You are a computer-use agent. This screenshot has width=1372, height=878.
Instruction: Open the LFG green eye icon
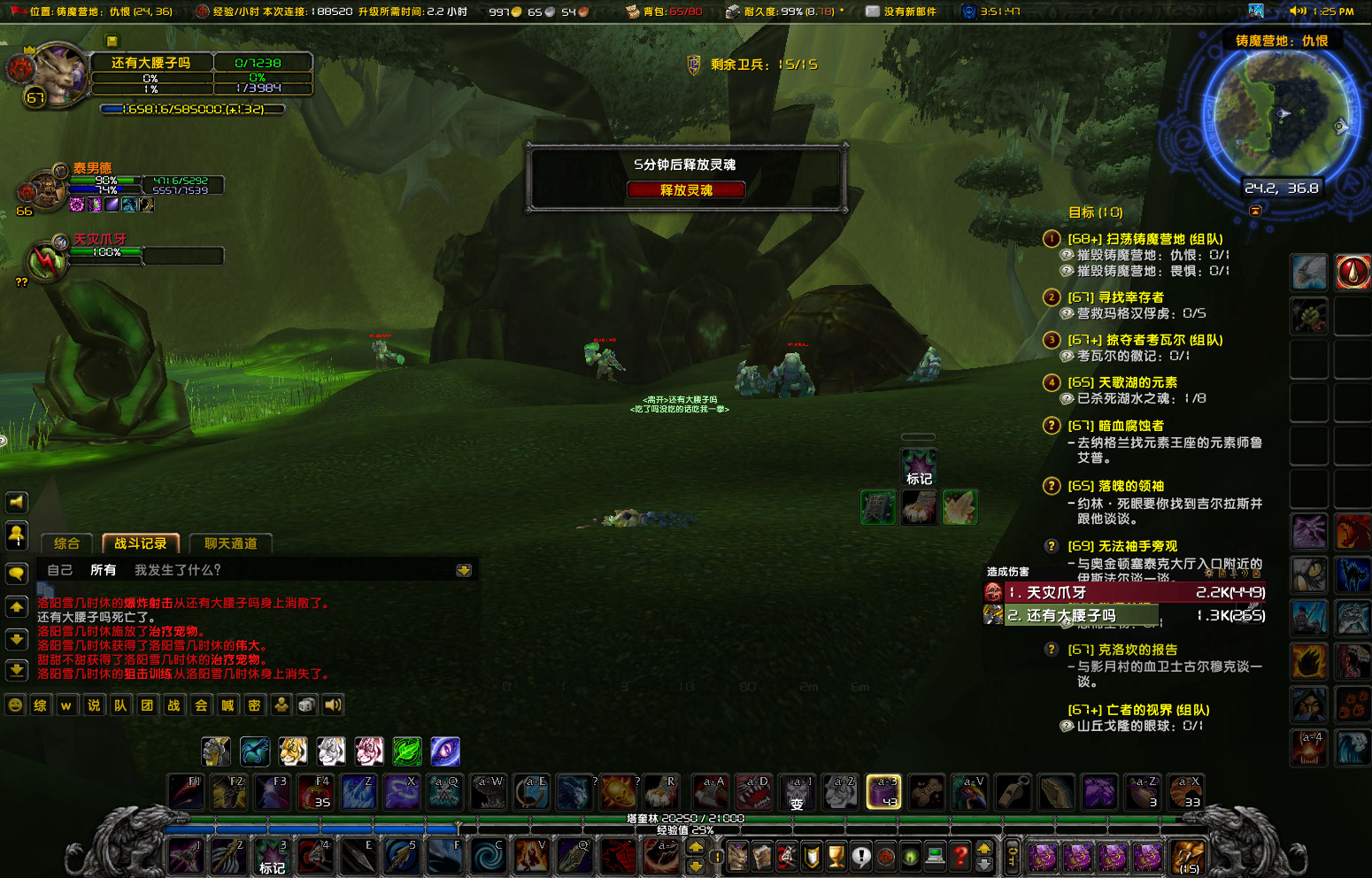908,855
